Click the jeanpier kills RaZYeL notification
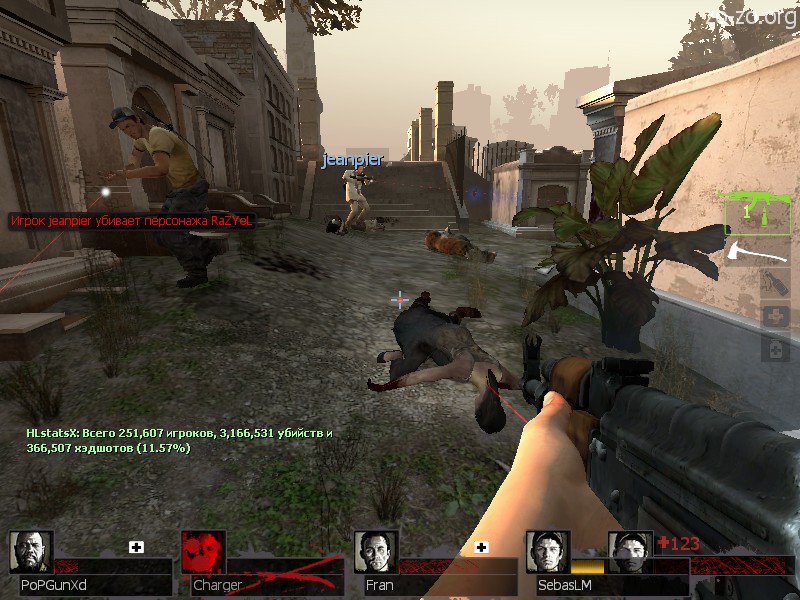 [131, 220]
